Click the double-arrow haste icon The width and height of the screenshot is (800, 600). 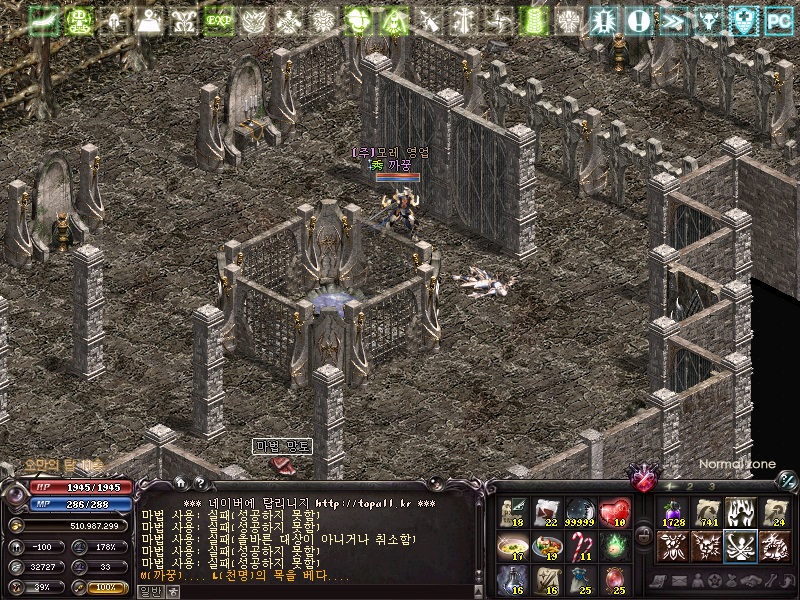(x=673, y=20)
